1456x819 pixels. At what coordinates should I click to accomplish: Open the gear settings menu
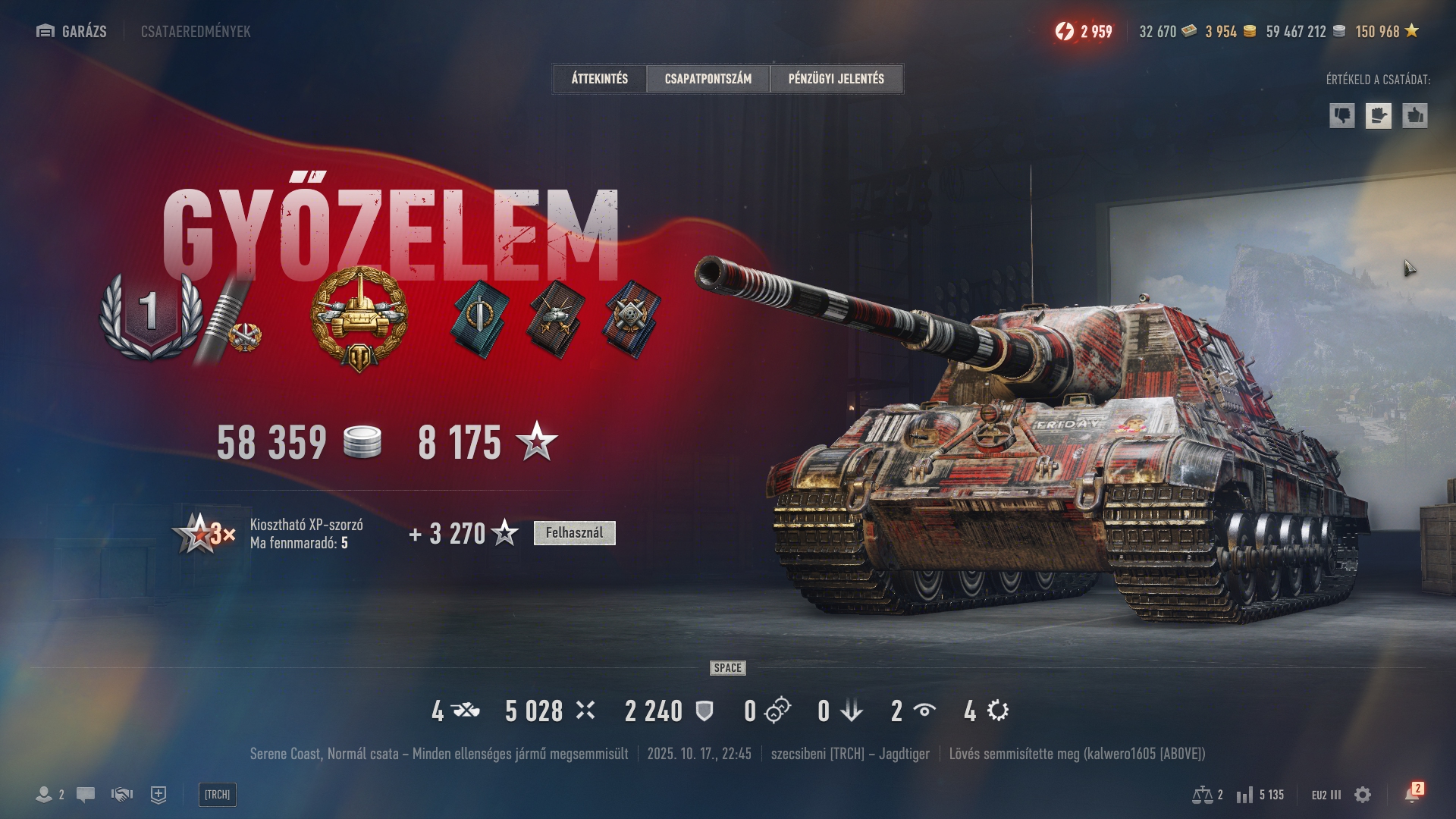pos(1363,795)
